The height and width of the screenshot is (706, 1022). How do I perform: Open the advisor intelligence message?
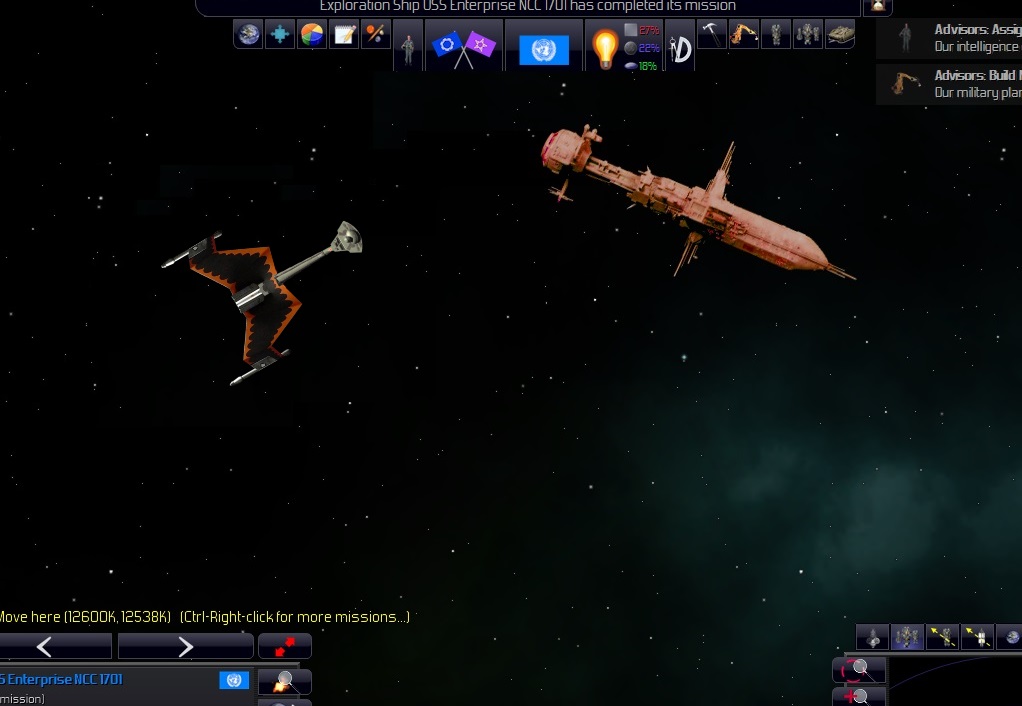point(950,38)
